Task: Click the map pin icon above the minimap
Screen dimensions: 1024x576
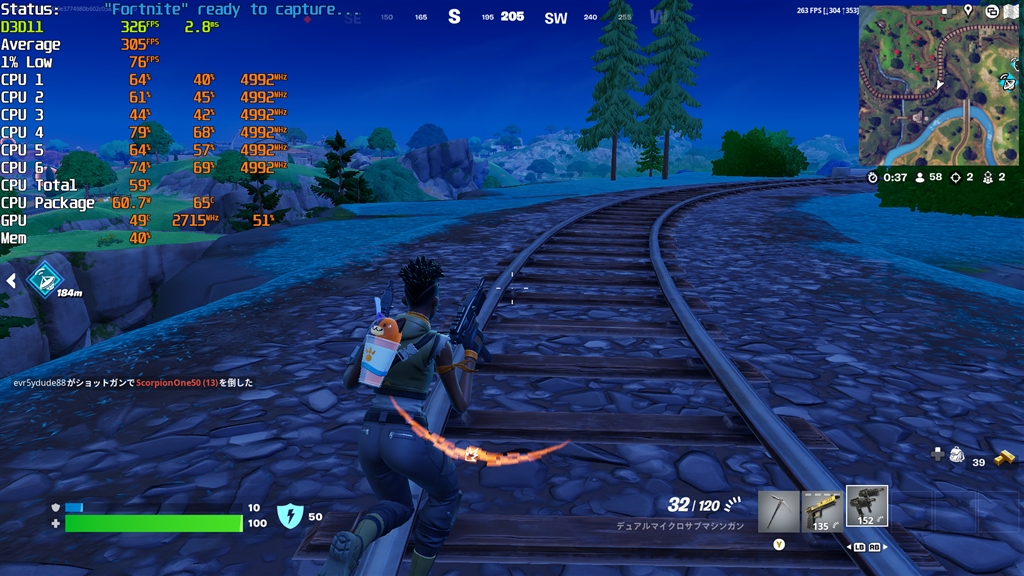Action: [968, 11]
